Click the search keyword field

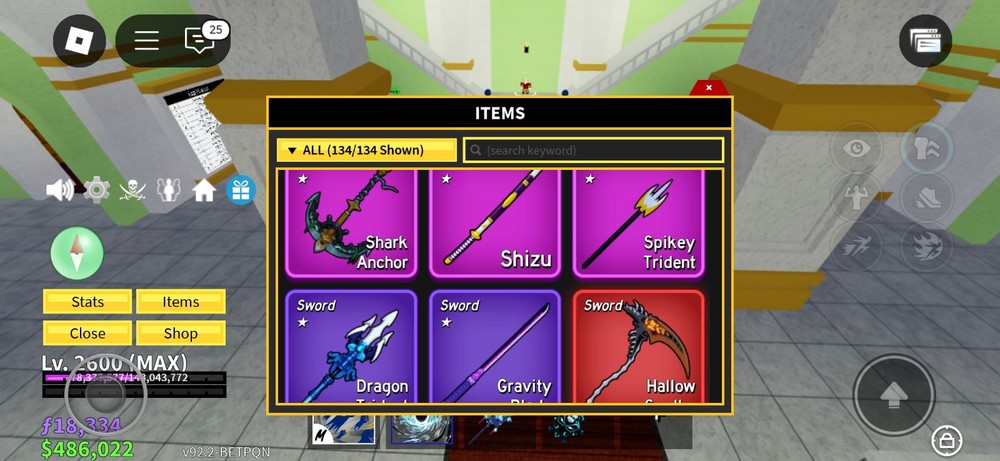coord(593,150)
